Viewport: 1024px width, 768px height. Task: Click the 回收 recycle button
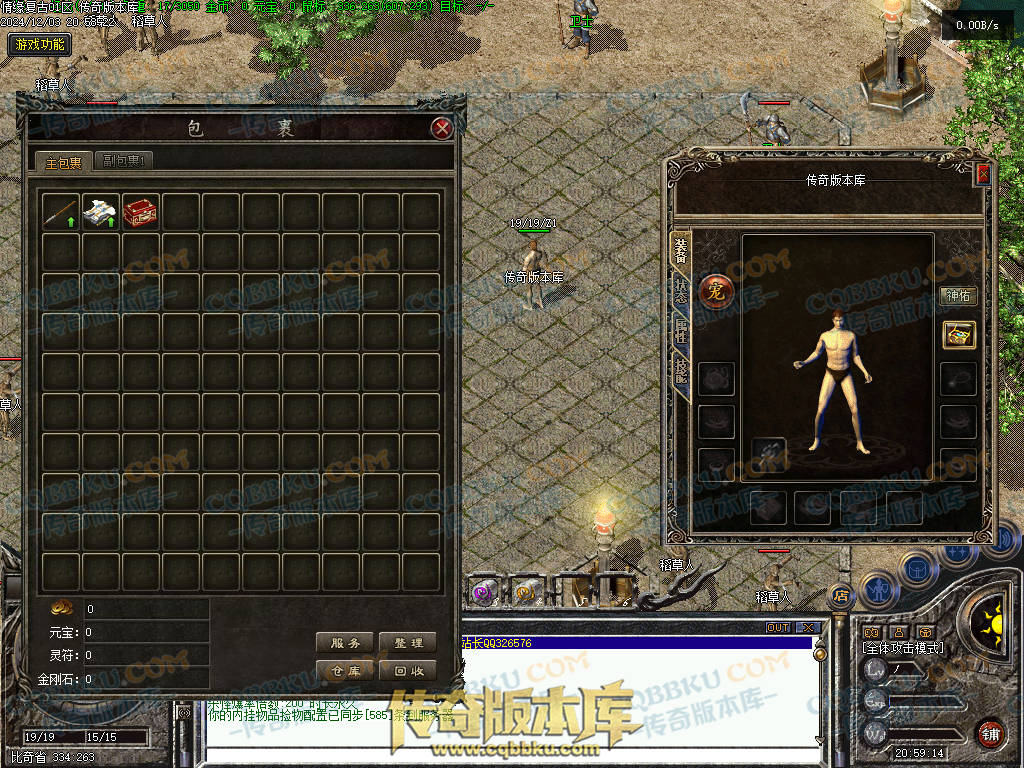[x=408, y=671]
